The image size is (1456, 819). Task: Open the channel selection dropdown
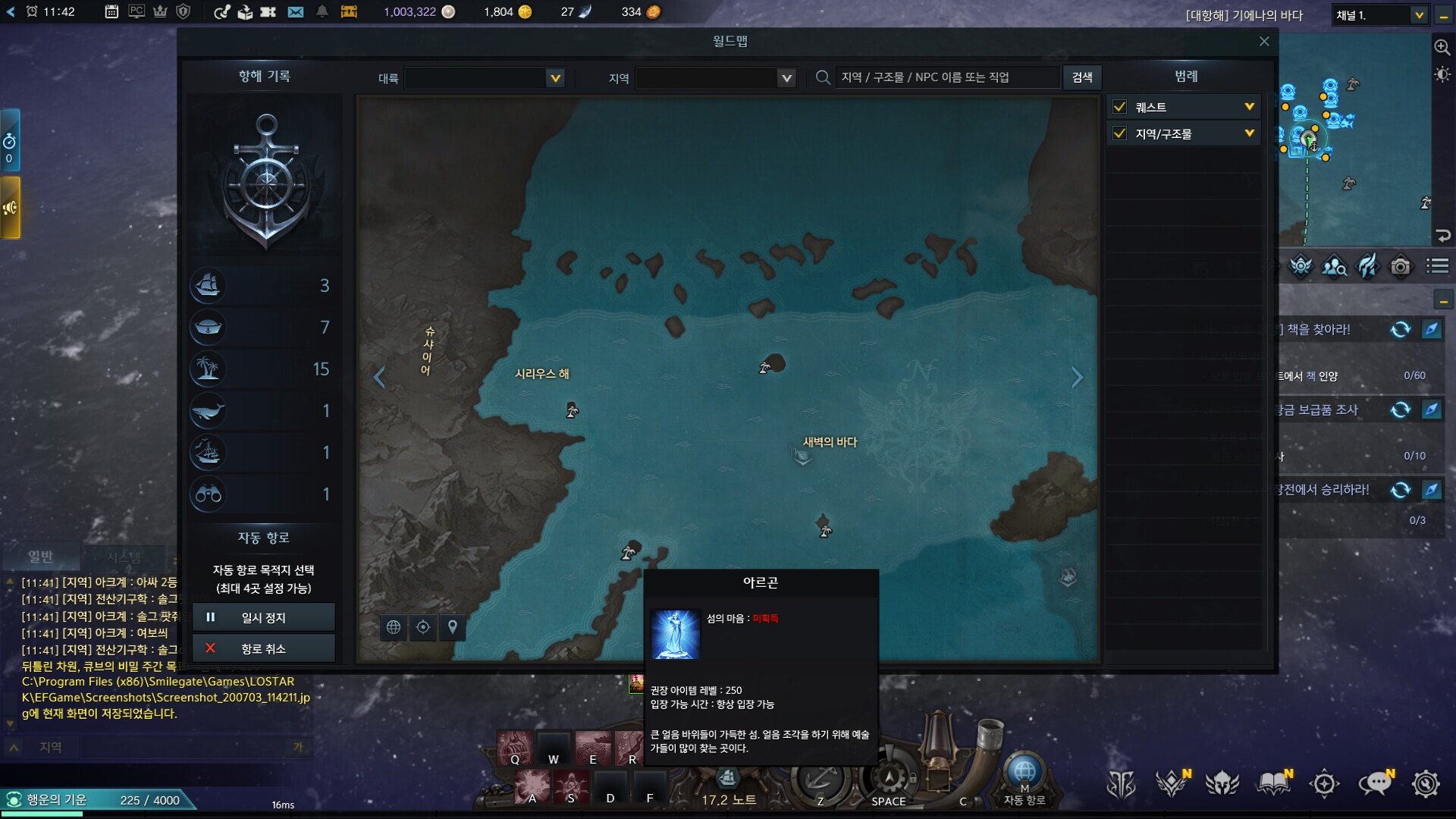click(1418, 15)
